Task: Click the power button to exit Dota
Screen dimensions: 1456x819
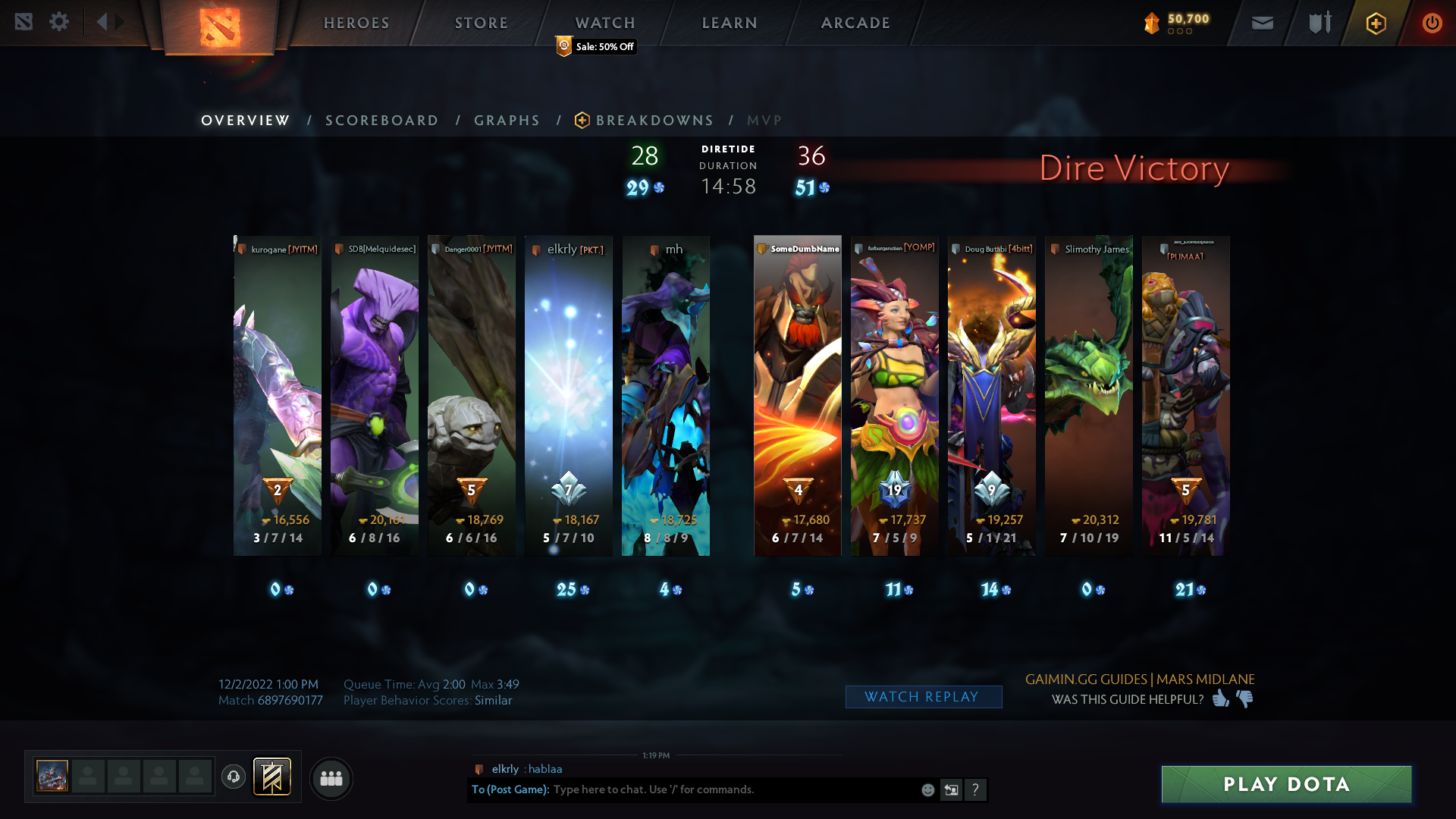Action: (1432, 23)
